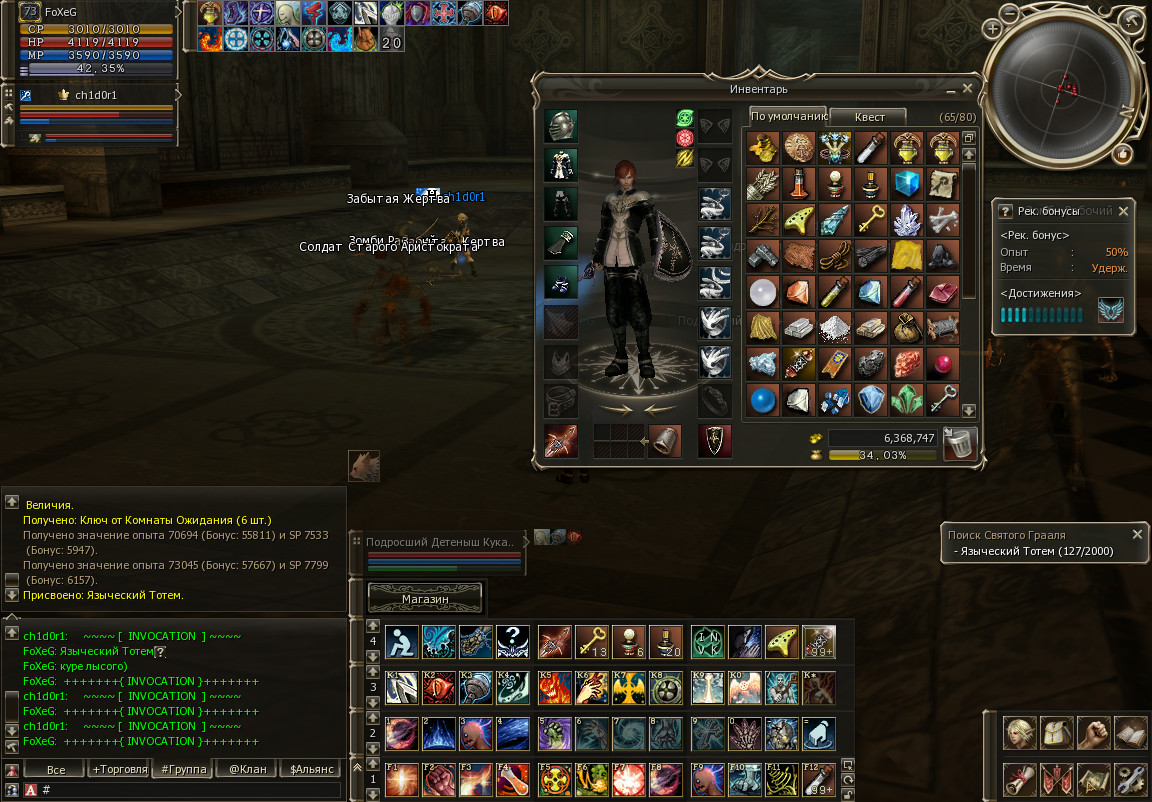Use the sit-down action on the hotbar

(402, 642)
